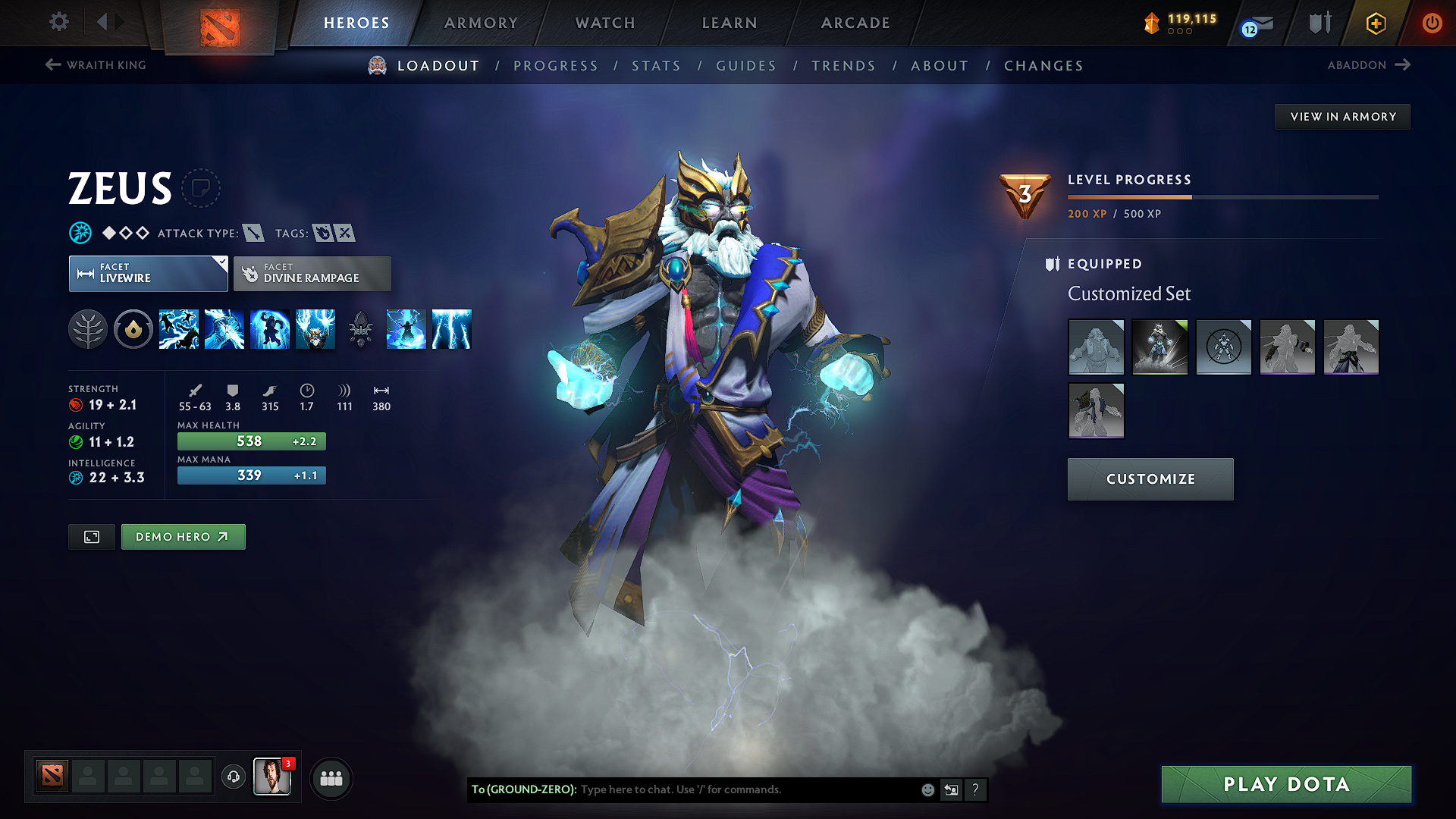This screenshot has width=1456, height=819.
Task: Open the settings gear in top left
Action: click(x=58, y=22)
